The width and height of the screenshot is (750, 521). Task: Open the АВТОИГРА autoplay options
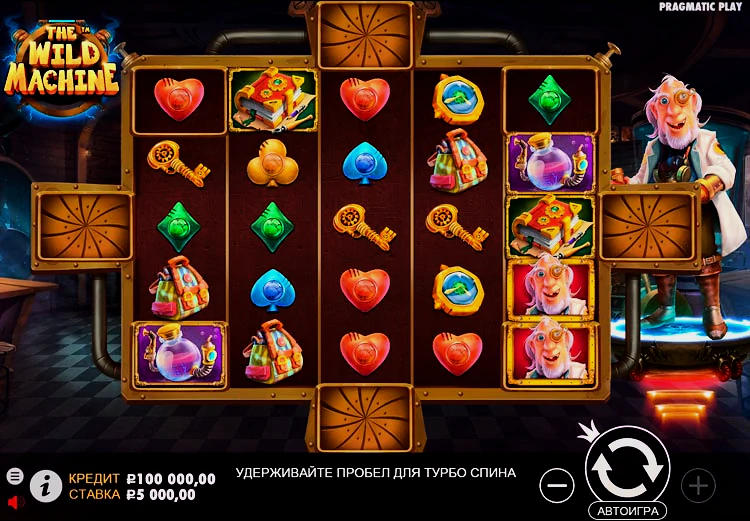tap(627, 510)
